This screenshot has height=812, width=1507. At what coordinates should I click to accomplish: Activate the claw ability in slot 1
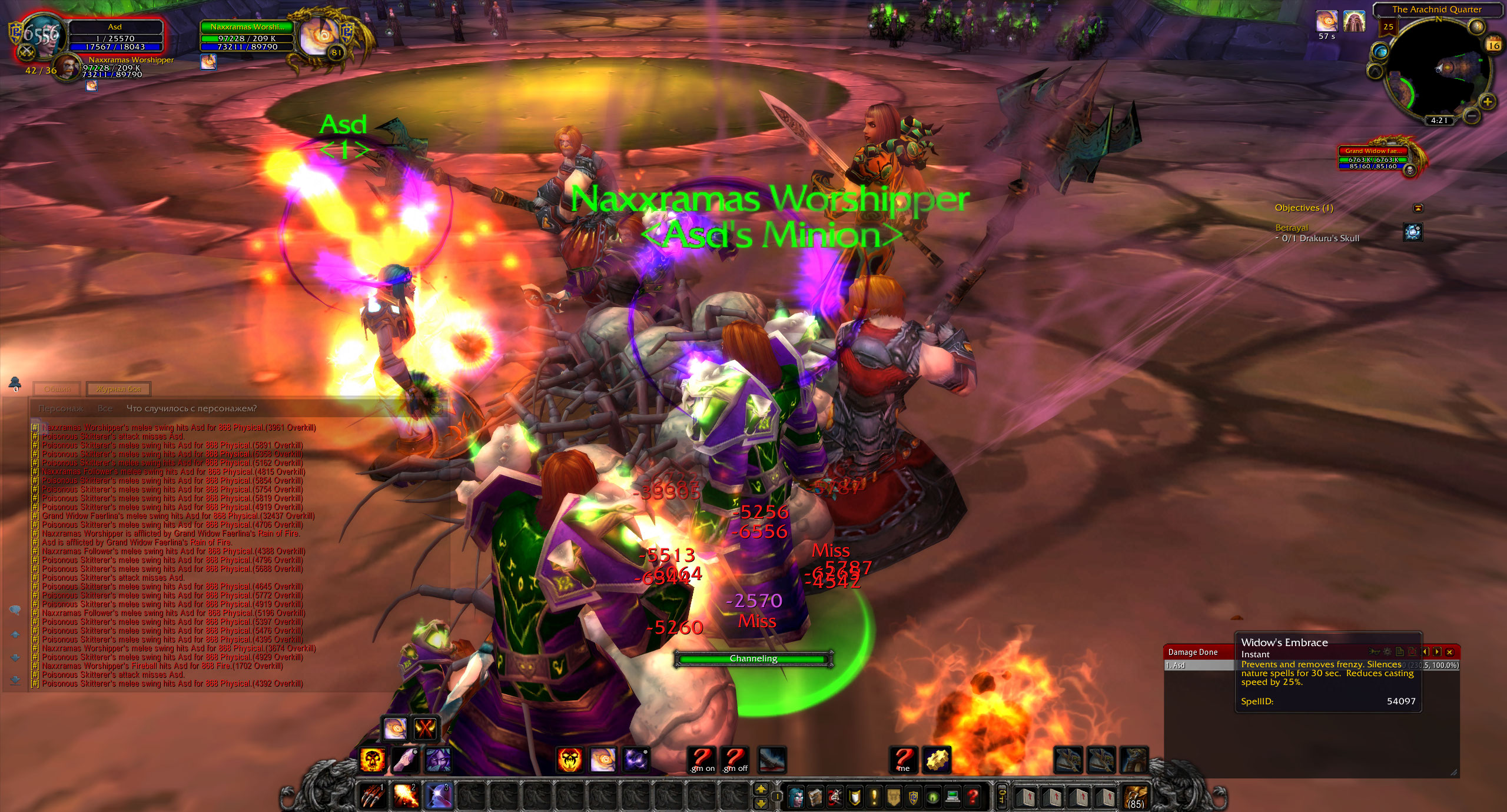coord(373,796)
